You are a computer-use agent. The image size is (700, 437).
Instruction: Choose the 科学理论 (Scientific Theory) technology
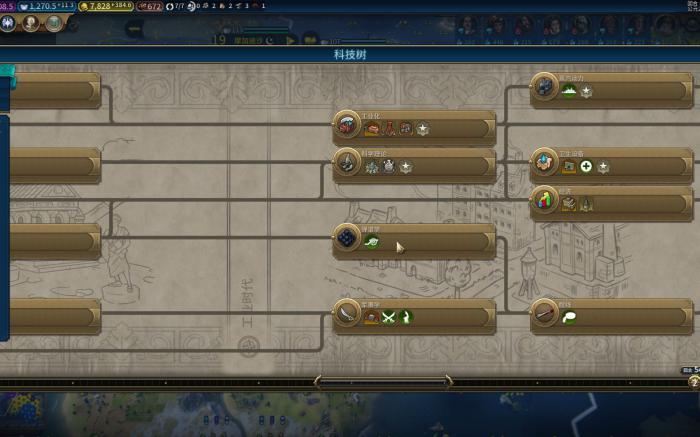tap(414, 165)
